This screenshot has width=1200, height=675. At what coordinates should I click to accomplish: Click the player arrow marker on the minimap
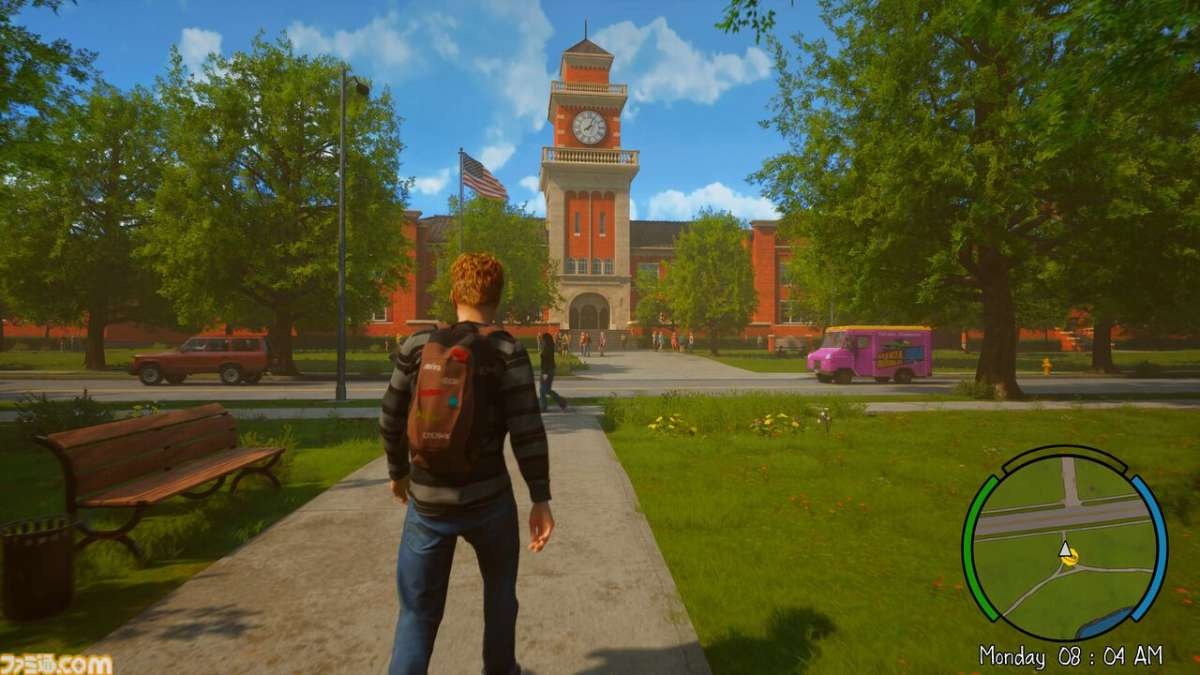pos(1066,550)
